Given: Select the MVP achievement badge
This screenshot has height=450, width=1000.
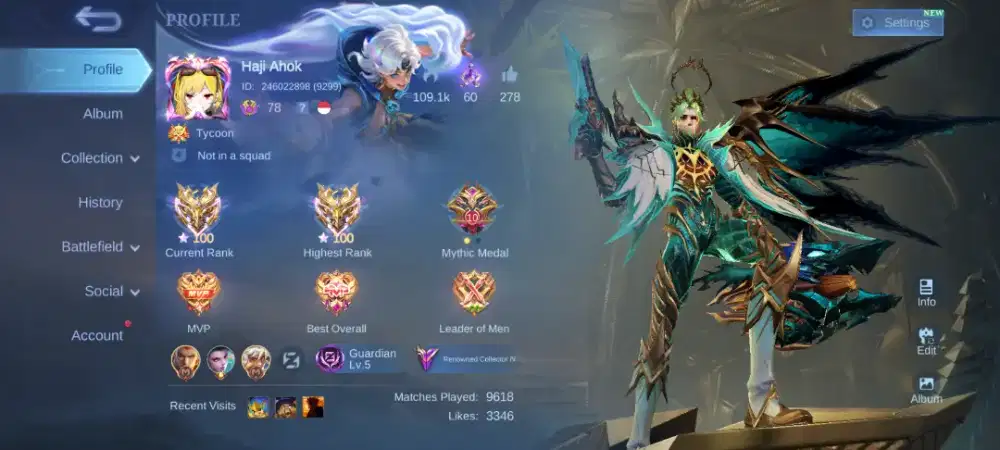Looking at the screenshot, I should click(x=198, y=294).
